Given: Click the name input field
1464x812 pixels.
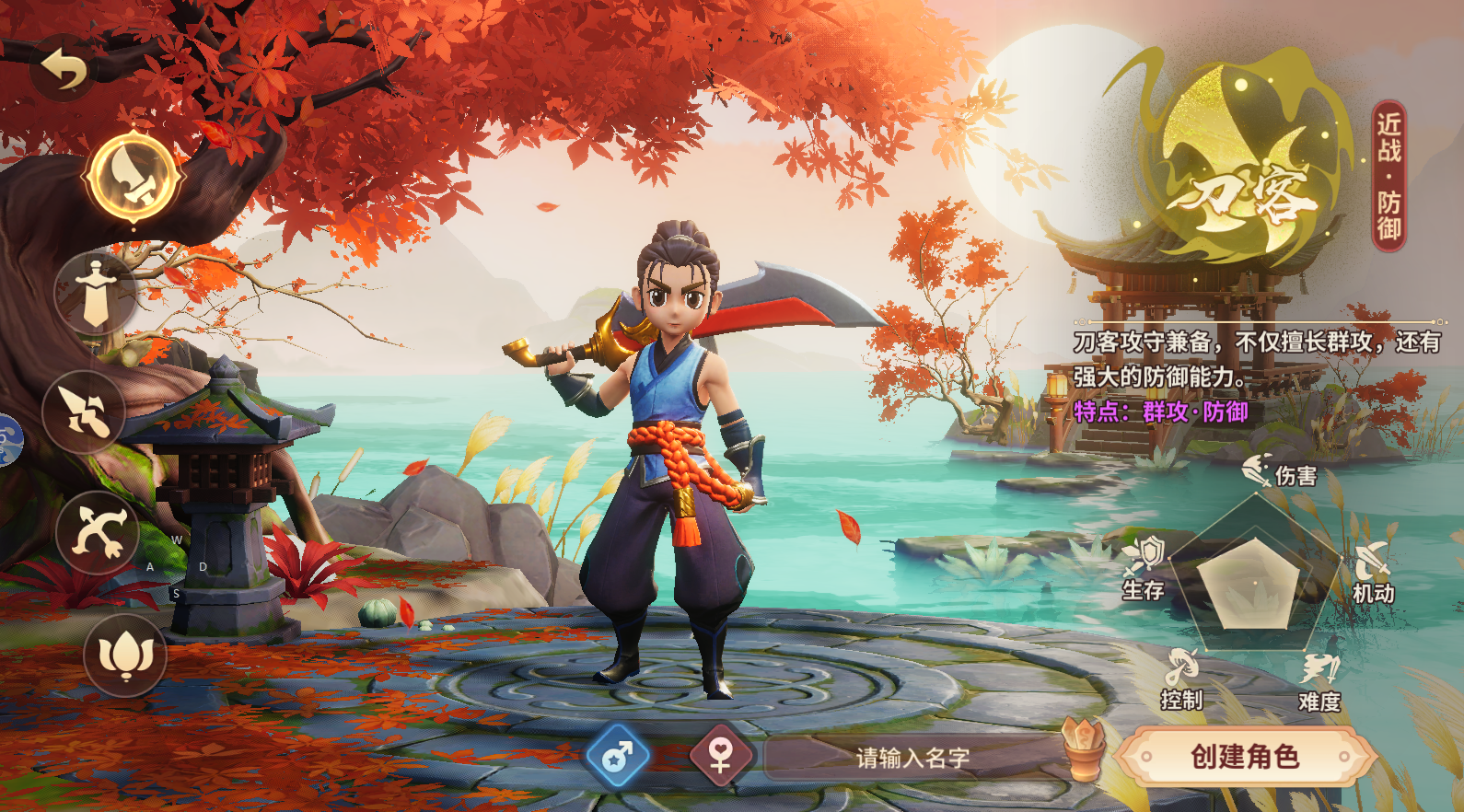Looking at the screenshot, I should [x=912, y=758].
